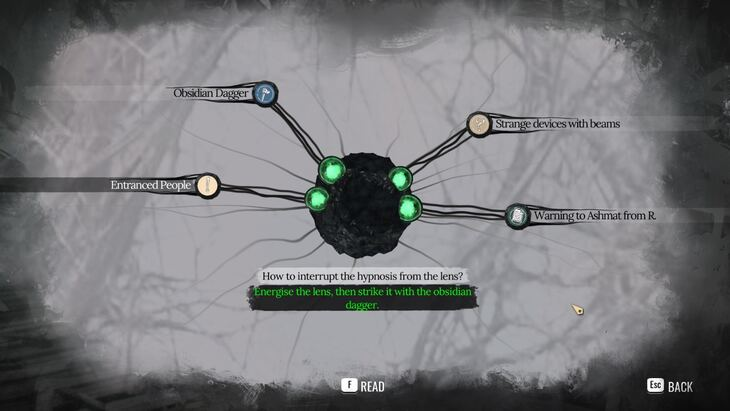Select the Warning to Ashmat from R. clue
This screenshot has width=730, height=411.
(x=516, y=214)
